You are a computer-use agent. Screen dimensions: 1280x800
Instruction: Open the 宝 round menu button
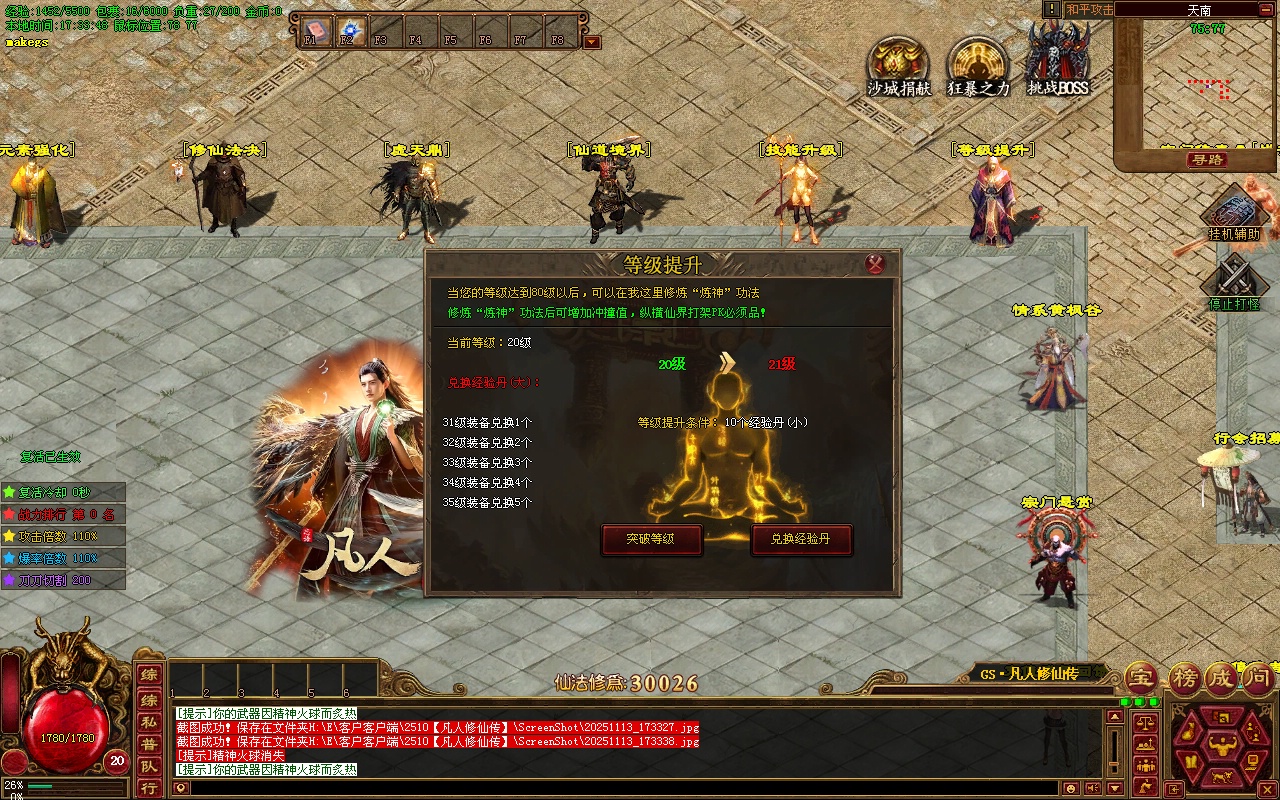pos(1141,678)
